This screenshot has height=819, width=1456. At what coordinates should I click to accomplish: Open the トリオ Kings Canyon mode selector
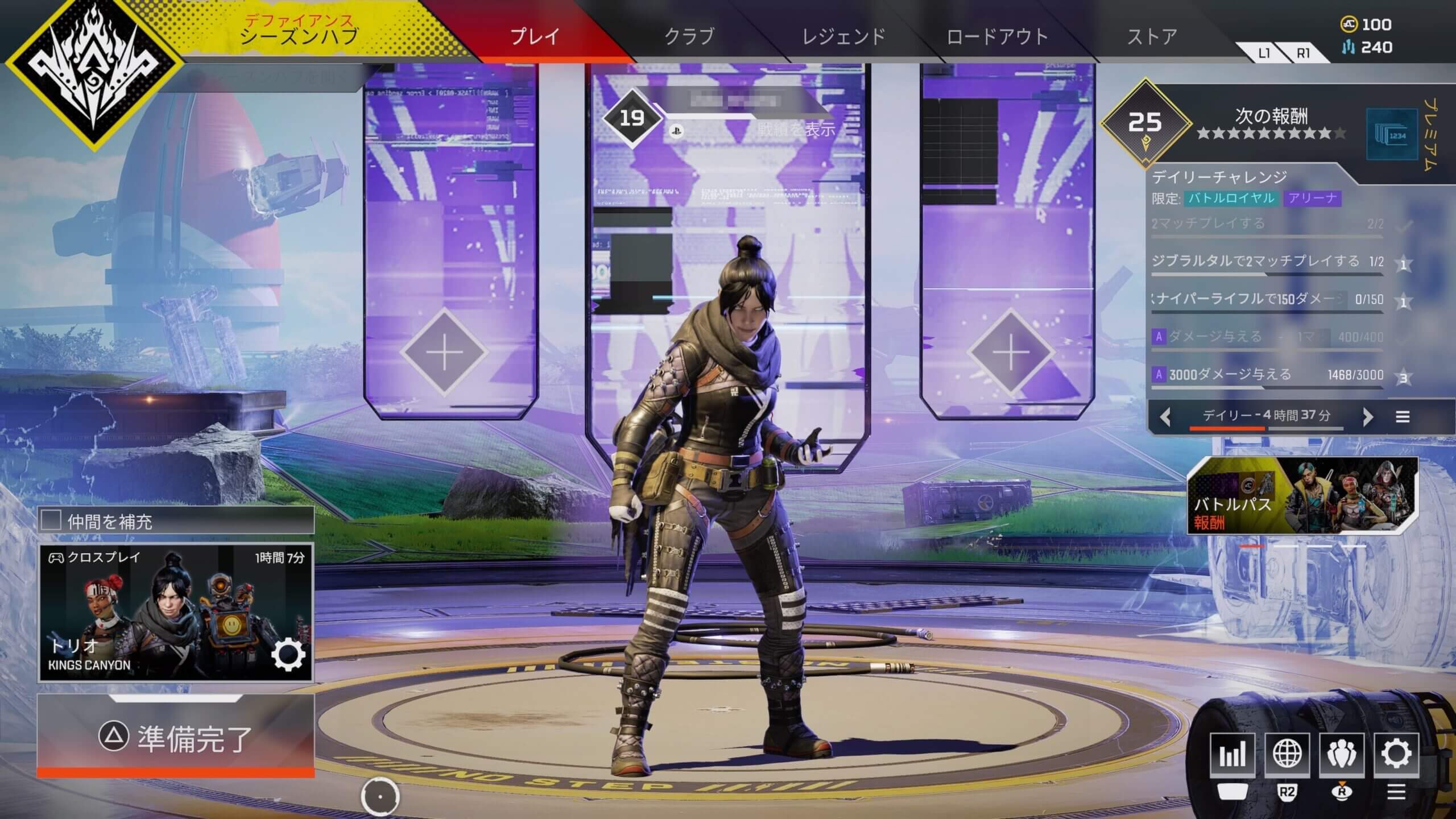pyautogui.click(x=175, y=613)
